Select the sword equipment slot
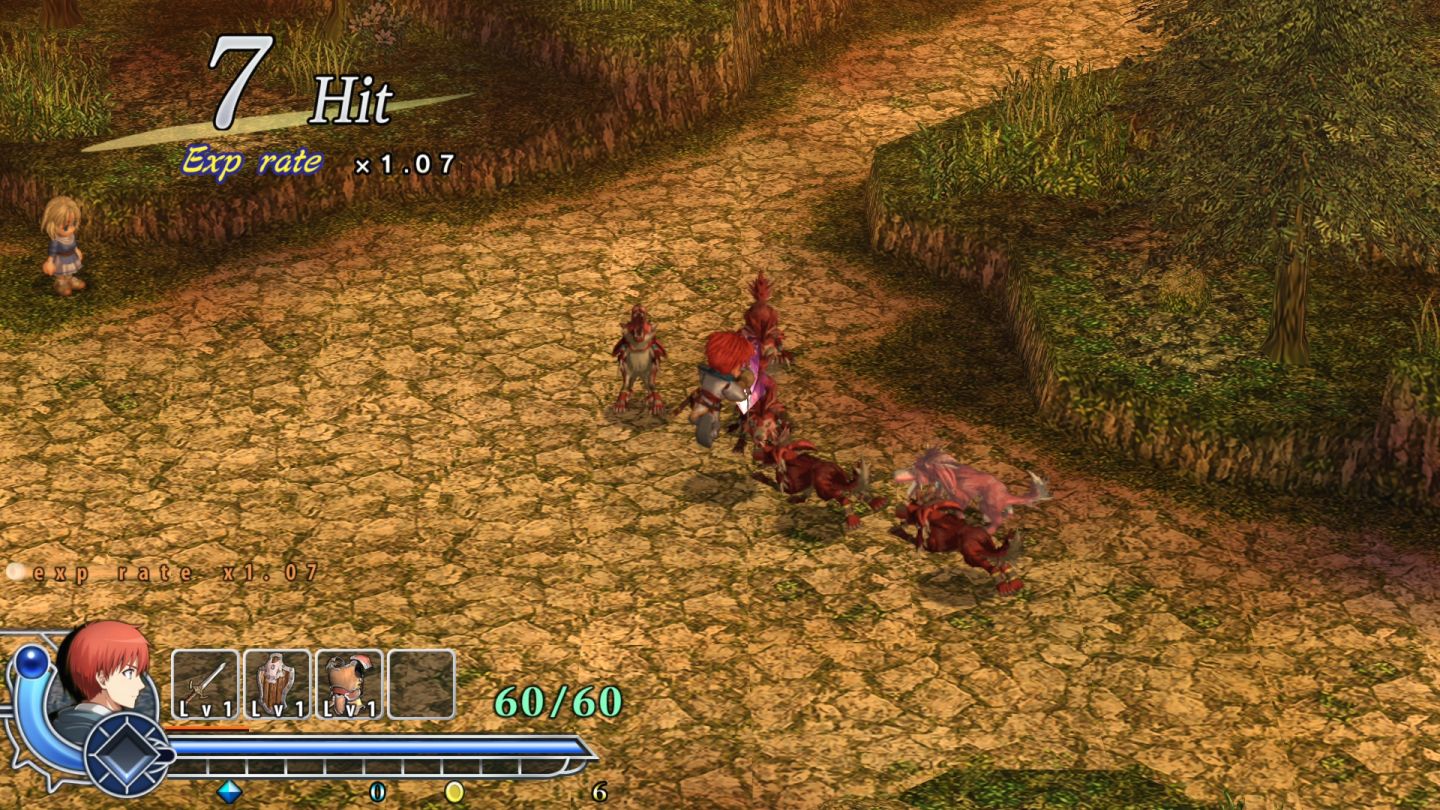 point(206,681)
